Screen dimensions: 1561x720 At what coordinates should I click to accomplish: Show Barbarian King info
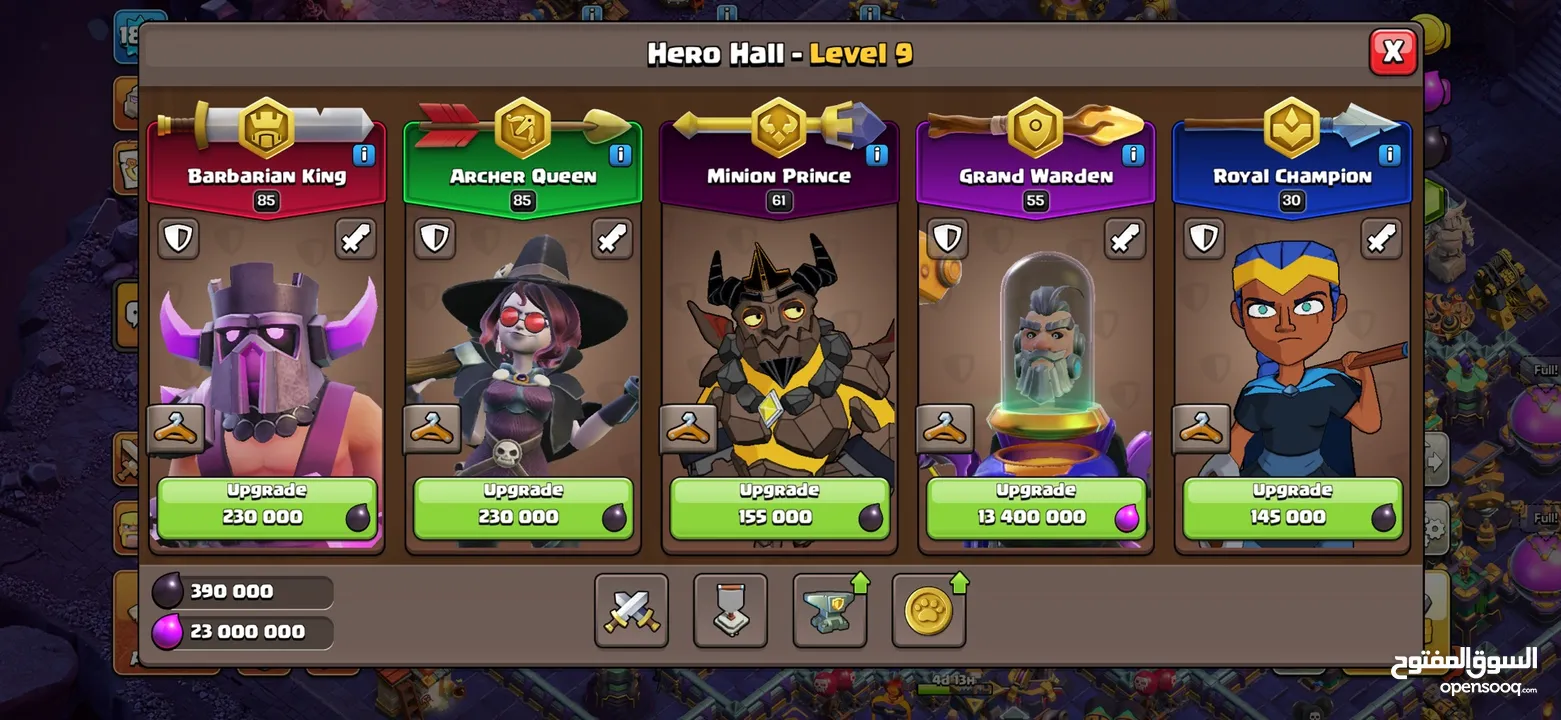click(364, 155)
